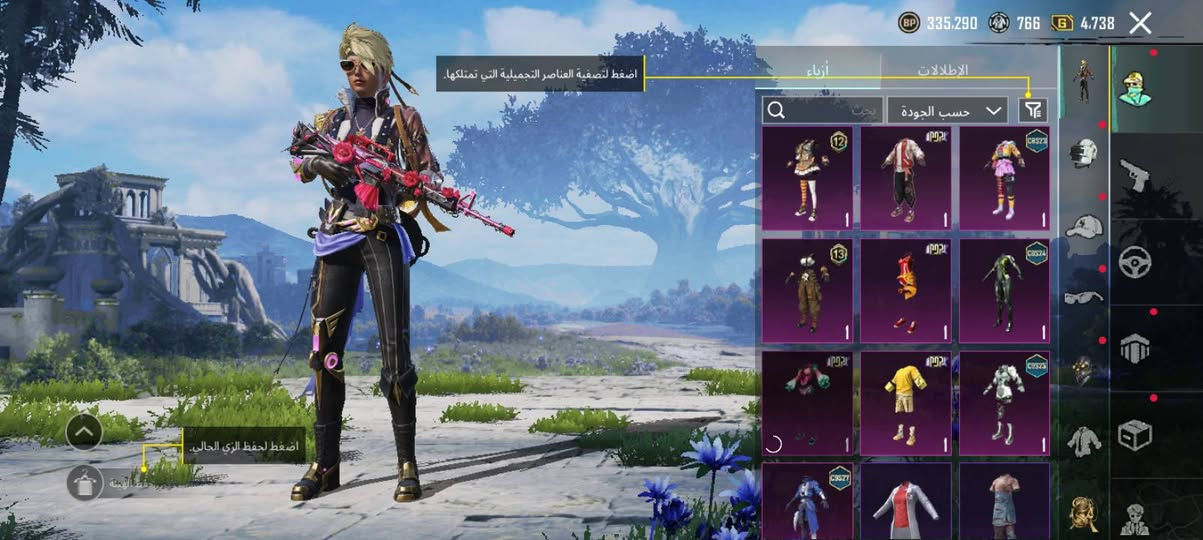This screenshot has height=540, width=1203.
Task: Select the level 12 striped-stocking outfit
Action: (807, 178)
